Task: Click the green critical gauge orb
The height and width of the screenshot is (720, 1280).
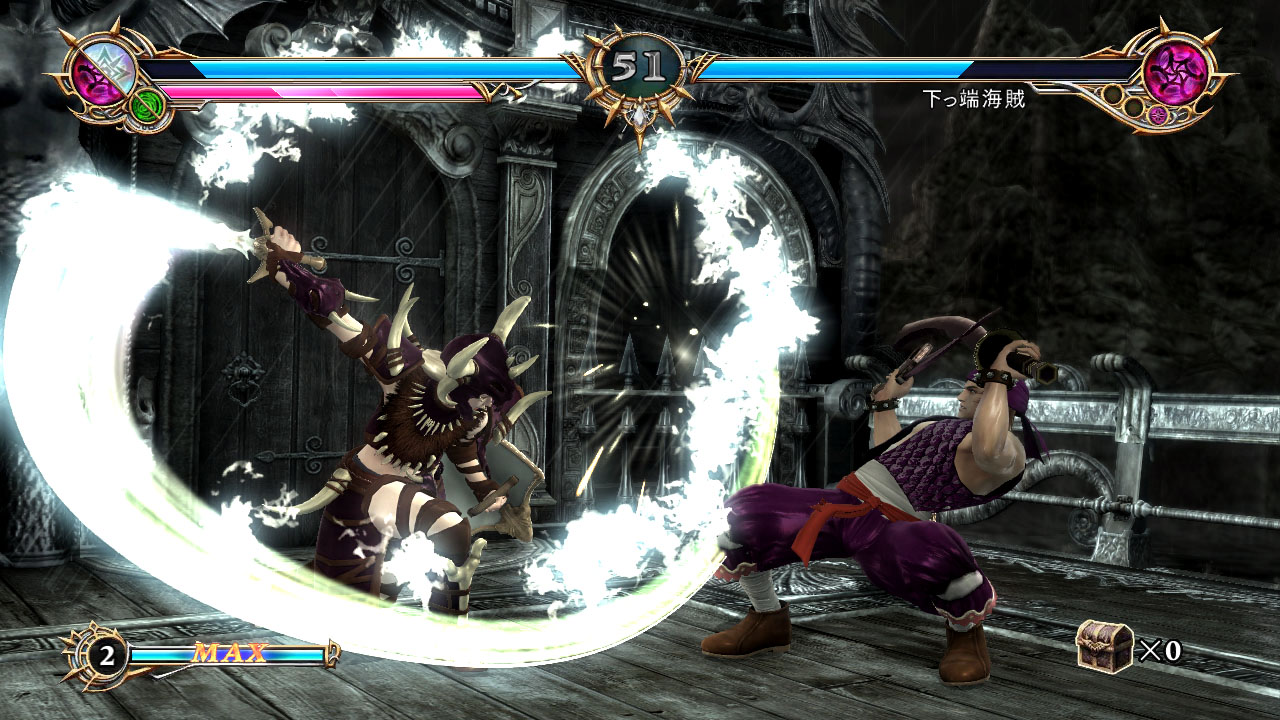Action: [147, 107]
